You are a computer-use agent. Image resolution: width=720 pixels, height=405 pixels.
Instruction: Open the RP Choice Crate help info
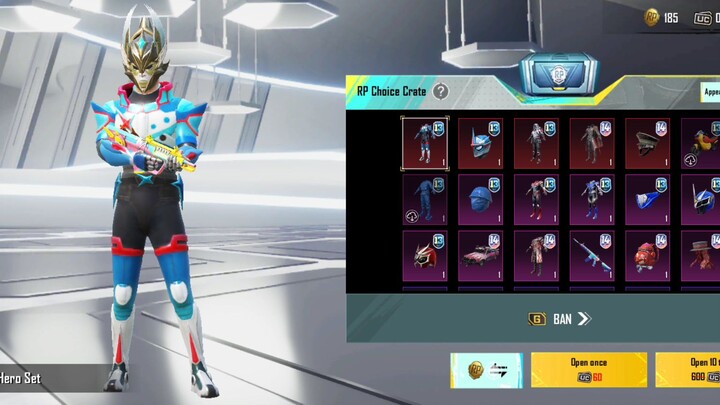[x=441, y=92]
